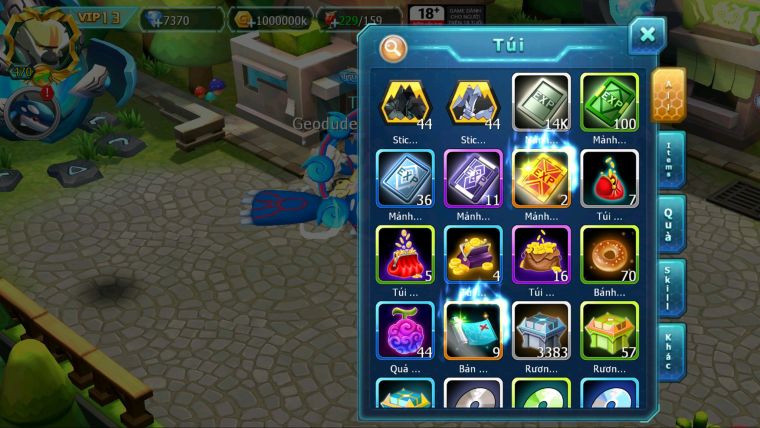Open the inventory search magnifier
The height and width of the screenshot is (428, 760).
pos(394,47)
